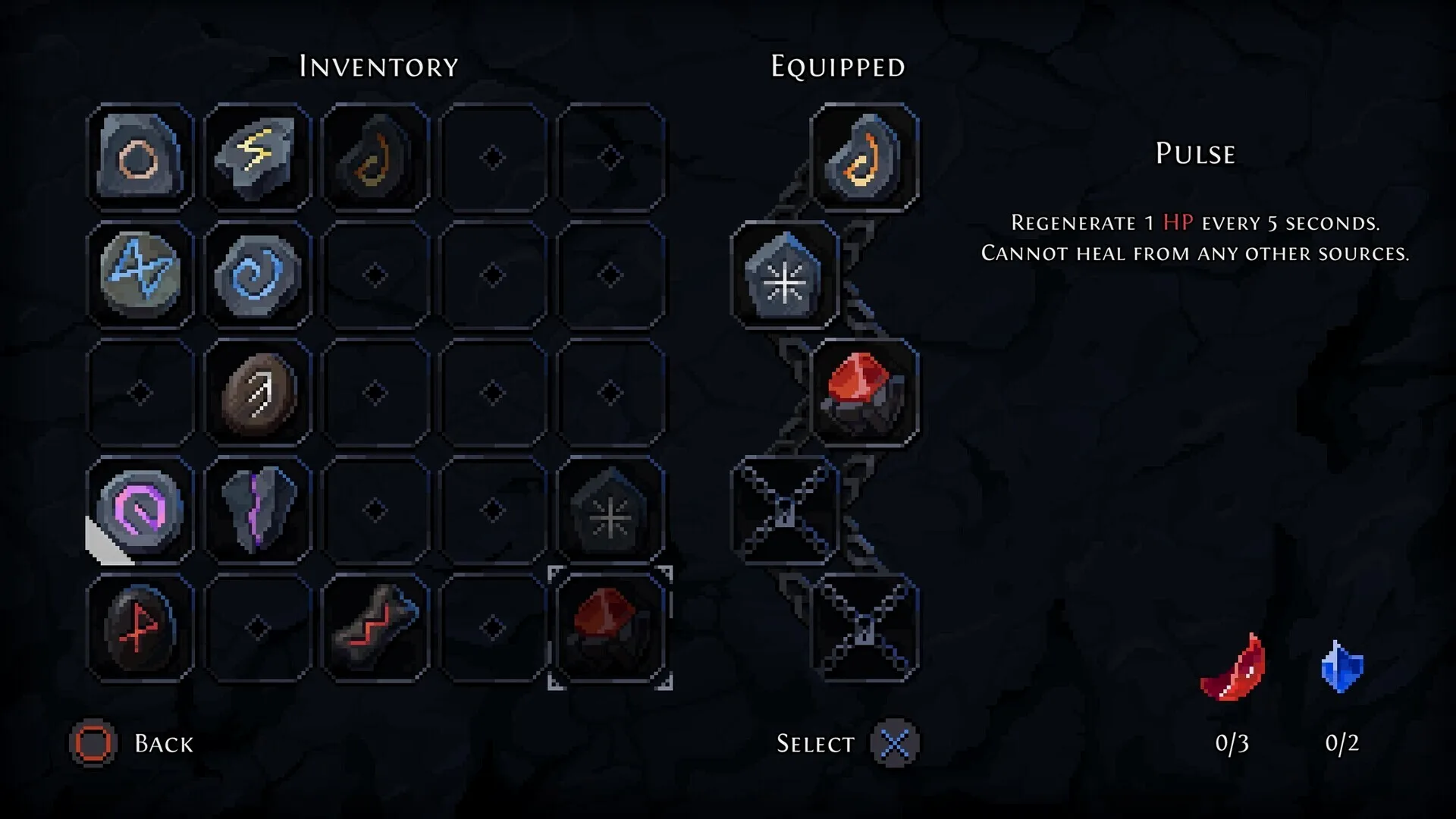Select the purple ring rune stone
The width and height of the screenshot is (1456, 819).
(140, 510)
